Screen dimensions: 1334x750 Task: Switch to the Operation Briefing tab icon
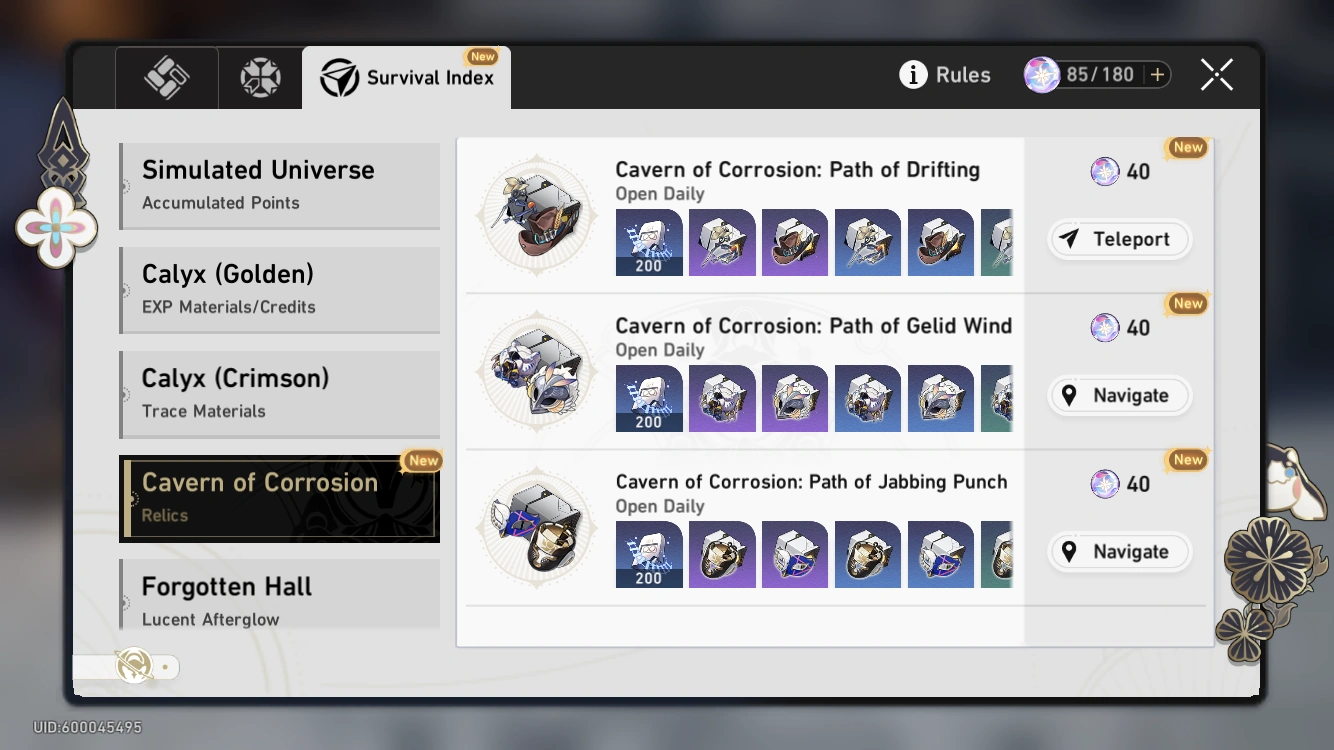[166, 77]
